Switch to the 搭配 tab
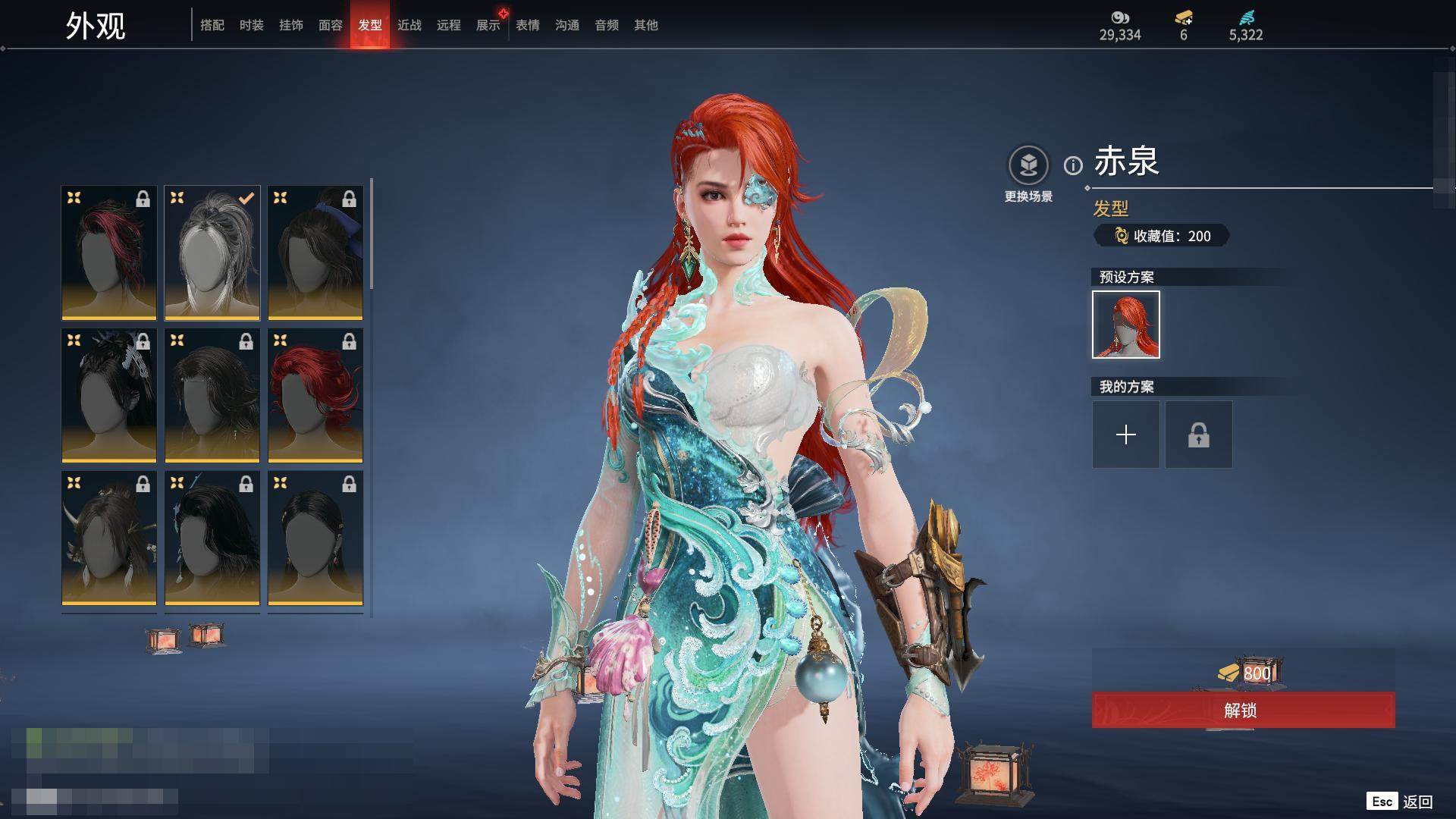The width and height of the screenshot is (1456, 819). 212,25
